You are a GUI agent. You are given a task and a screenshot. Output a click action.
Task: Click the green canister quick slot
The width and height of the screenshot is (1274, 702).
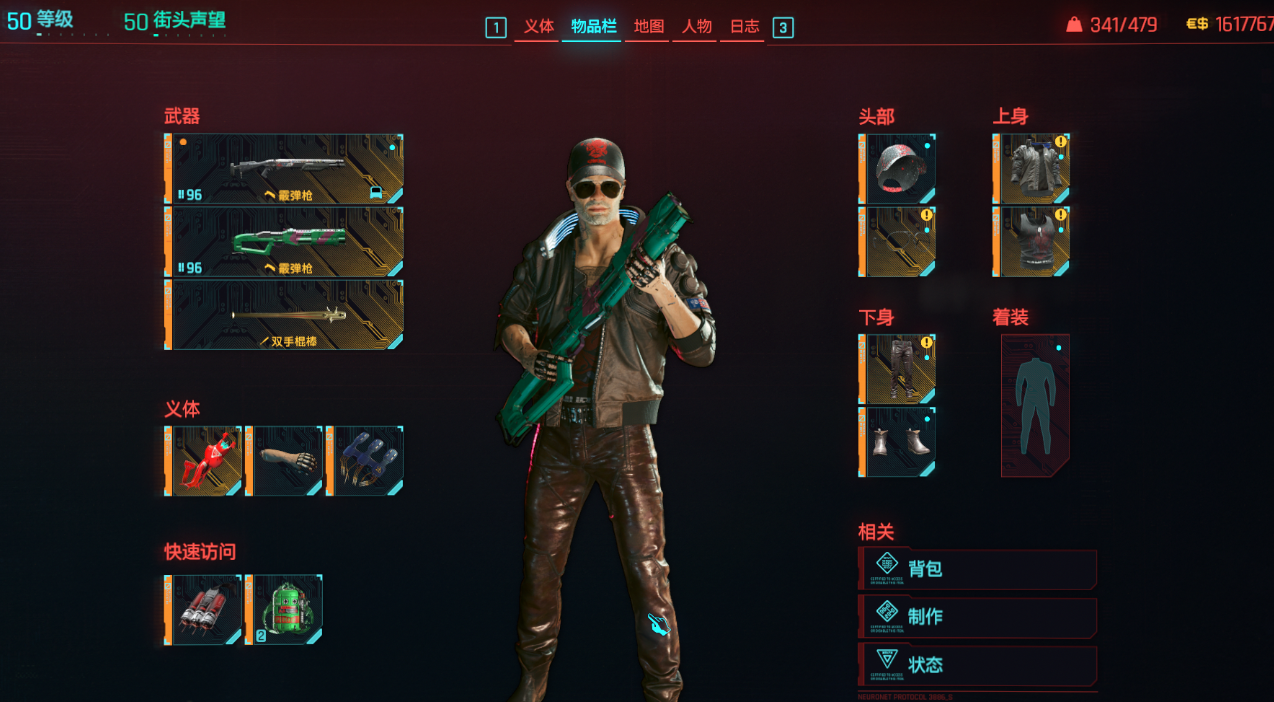pos(285,609)
